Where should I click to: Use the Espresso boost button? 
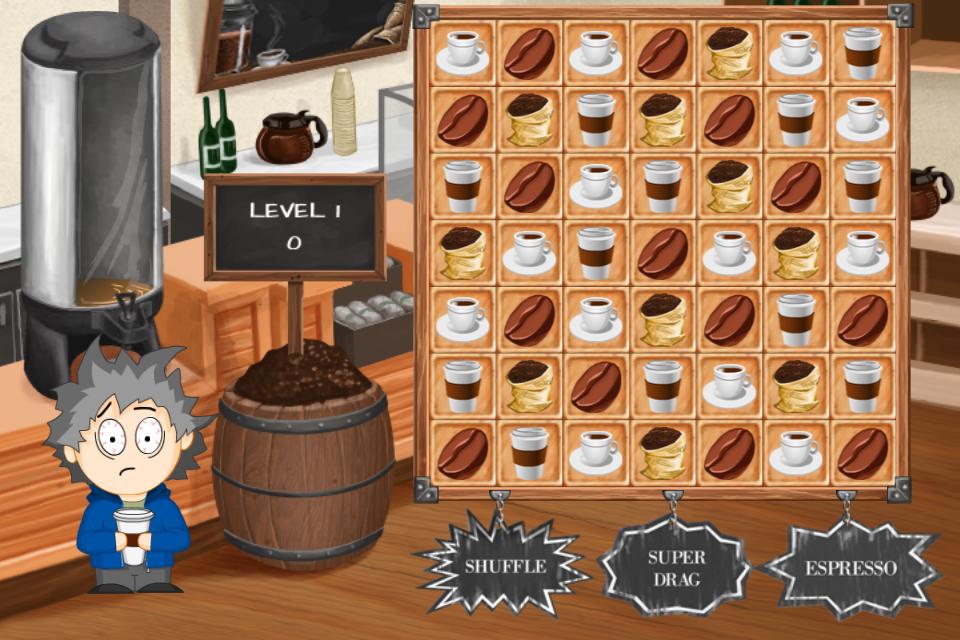pyautogui.click(x=851, y=567)
